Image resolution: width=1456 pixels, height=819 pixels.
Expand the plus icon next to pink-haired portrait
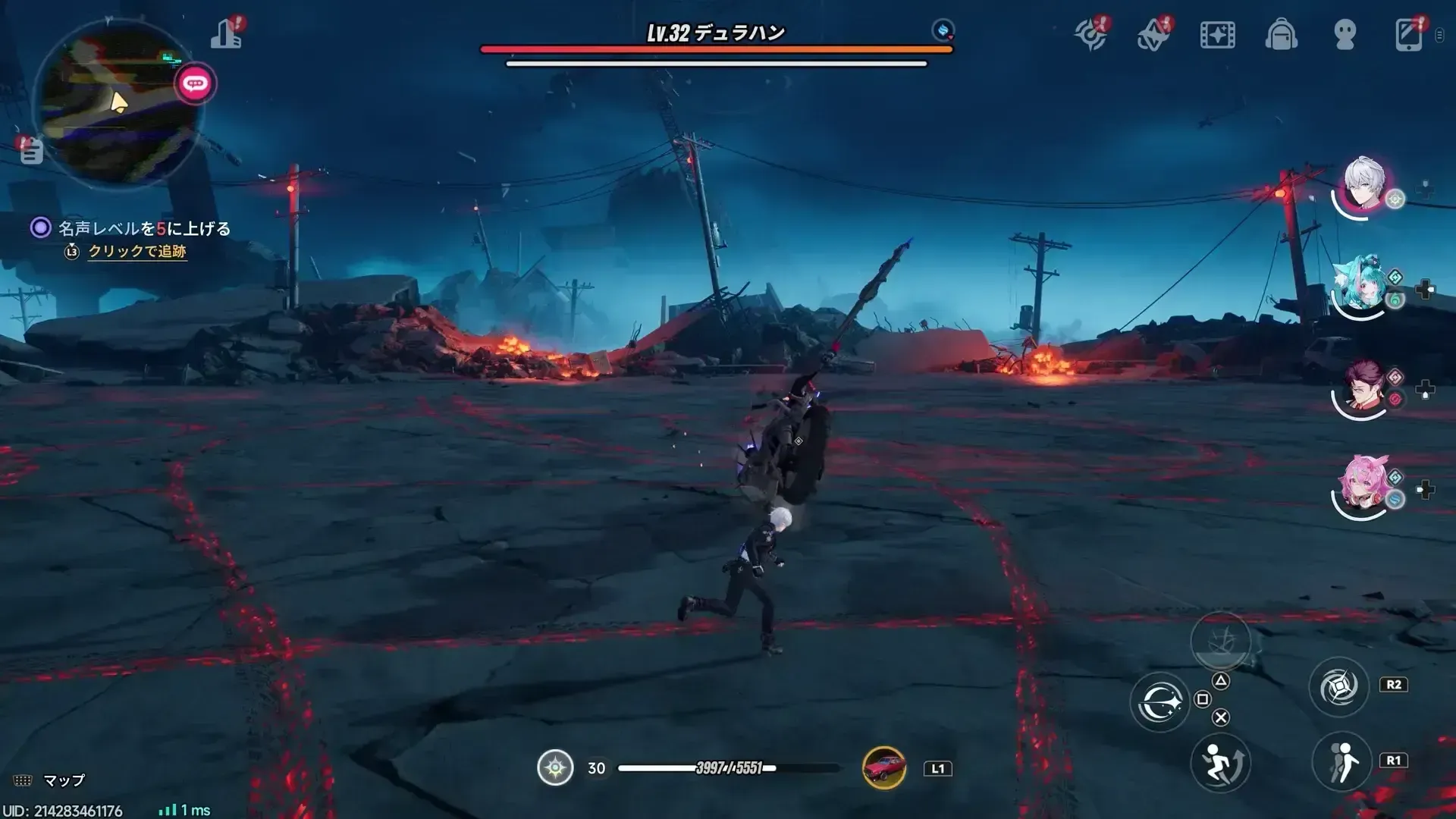pos(1424,491)
